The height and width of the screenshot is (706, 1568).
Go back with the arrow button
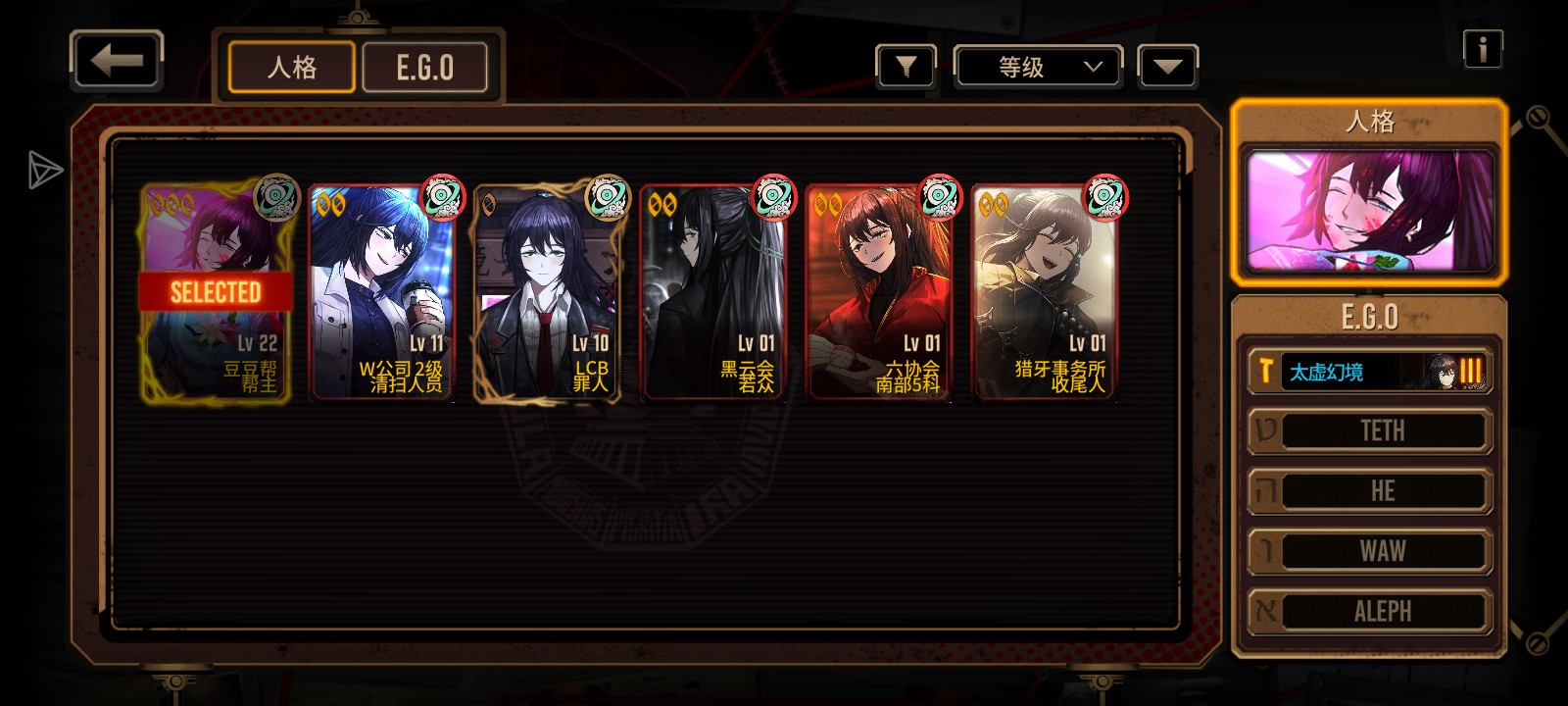117,62
